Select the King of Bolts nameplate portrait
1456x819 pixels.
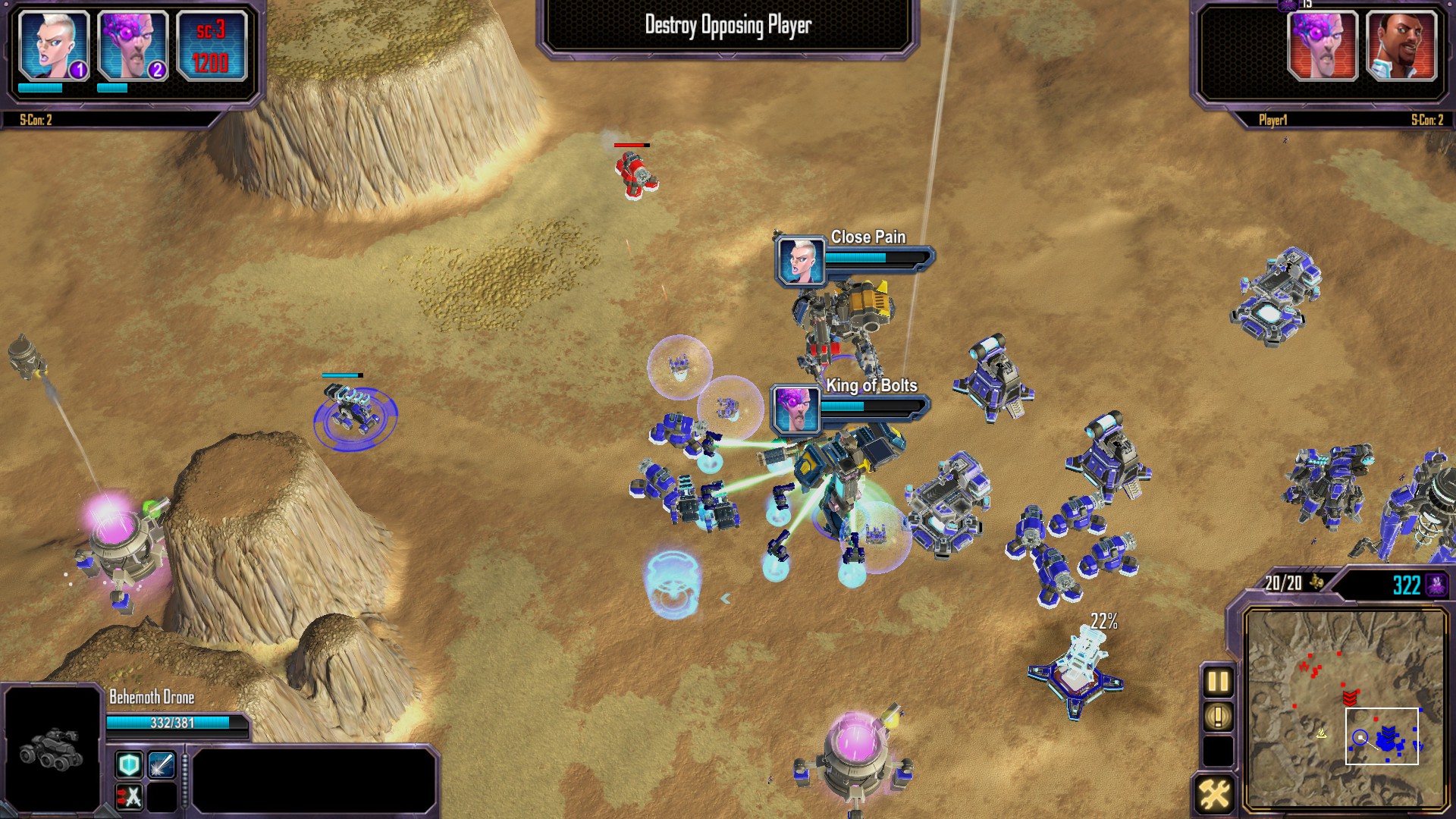pyautogui.click(x=795, y=409)
